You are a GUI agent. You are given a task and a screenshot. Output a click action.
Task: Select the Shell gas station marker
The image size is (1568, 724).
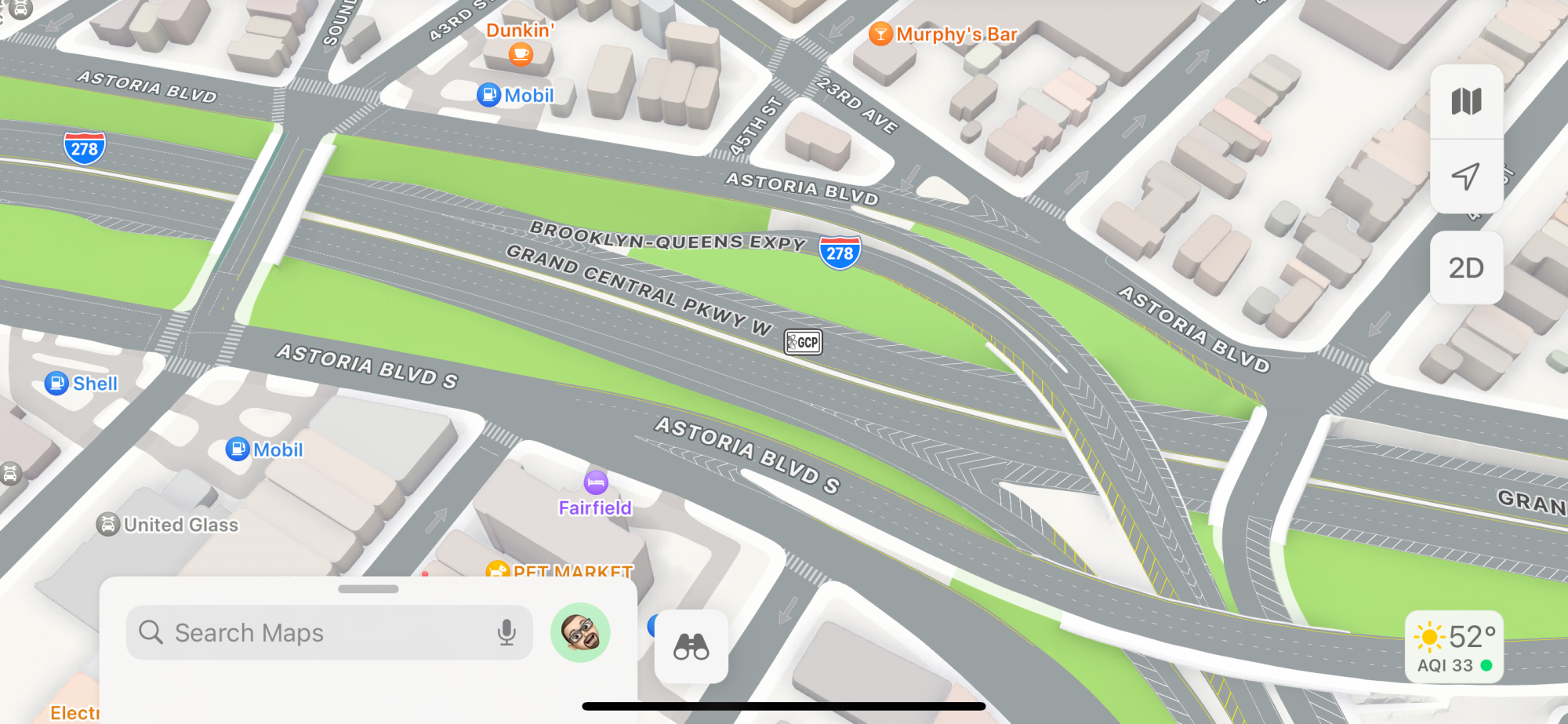tap(56, 384)
